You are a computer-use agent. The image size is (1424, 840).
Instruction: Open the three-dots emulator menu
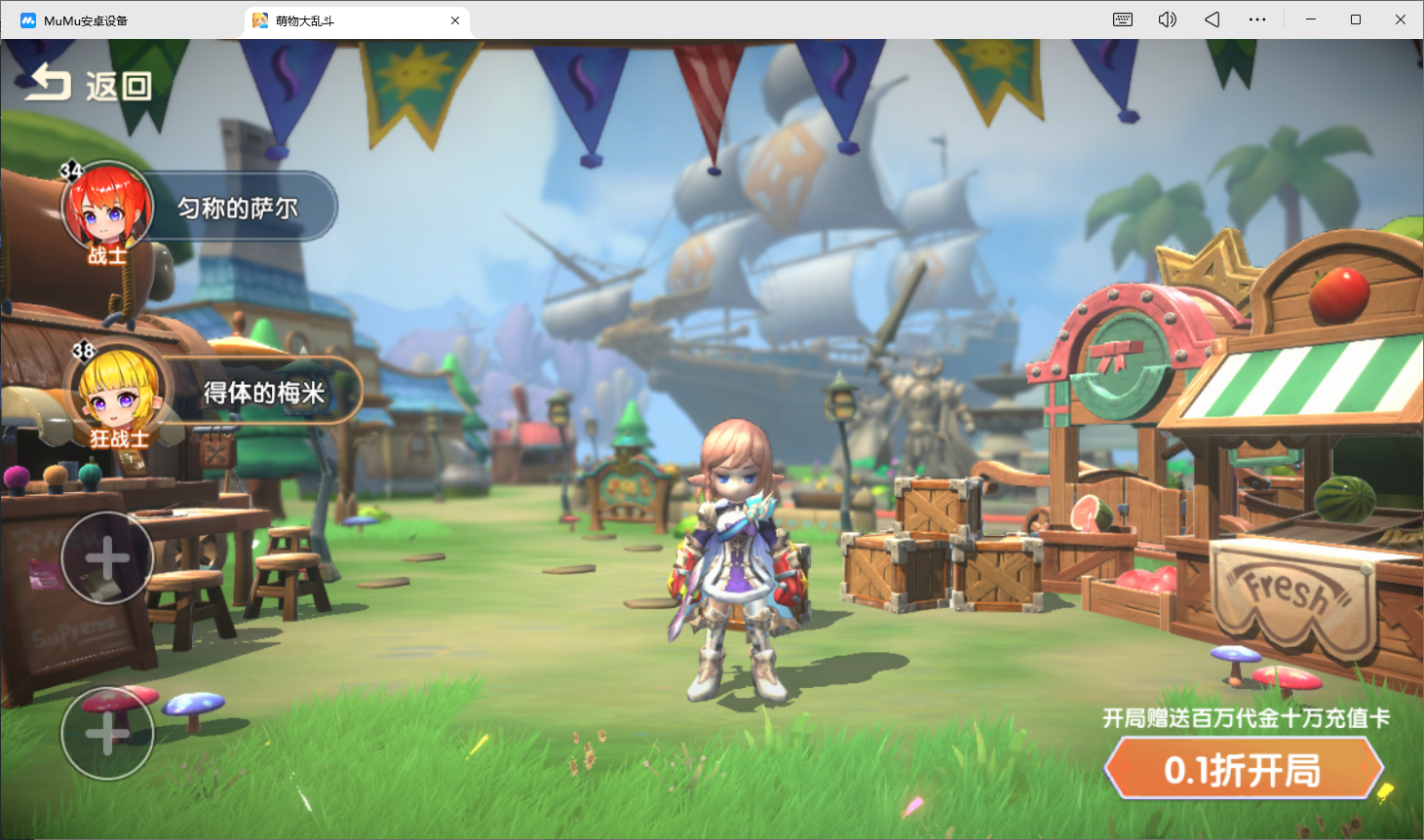pos(1257,19)
